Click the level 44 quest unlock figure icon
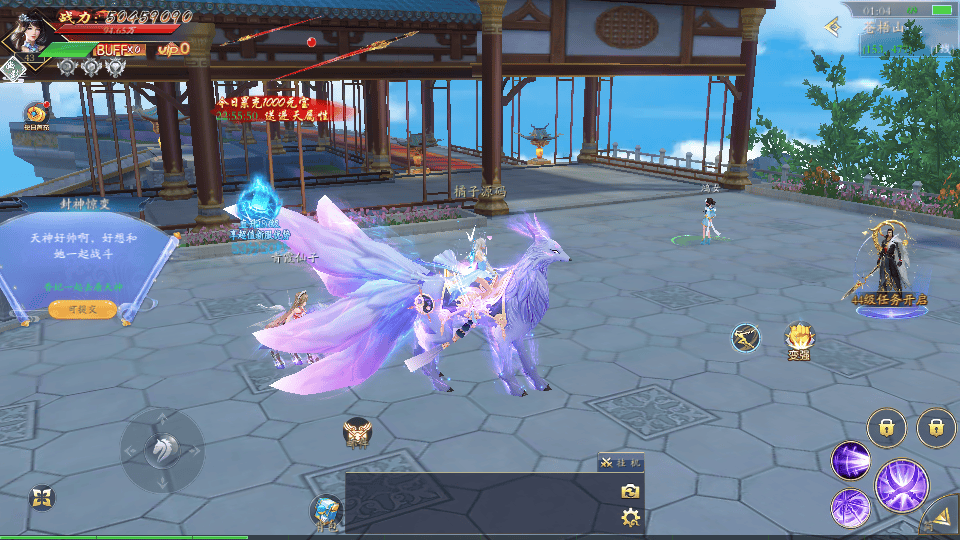This screenshot has width=960, height=540. tap(888, 264)
